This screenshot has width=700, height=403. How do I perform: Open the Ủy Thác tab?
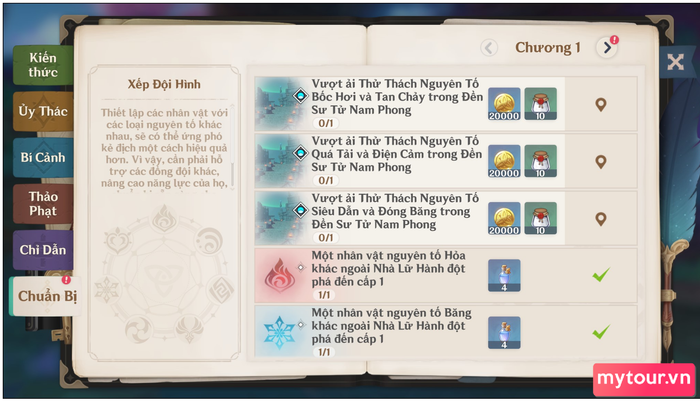43,111
